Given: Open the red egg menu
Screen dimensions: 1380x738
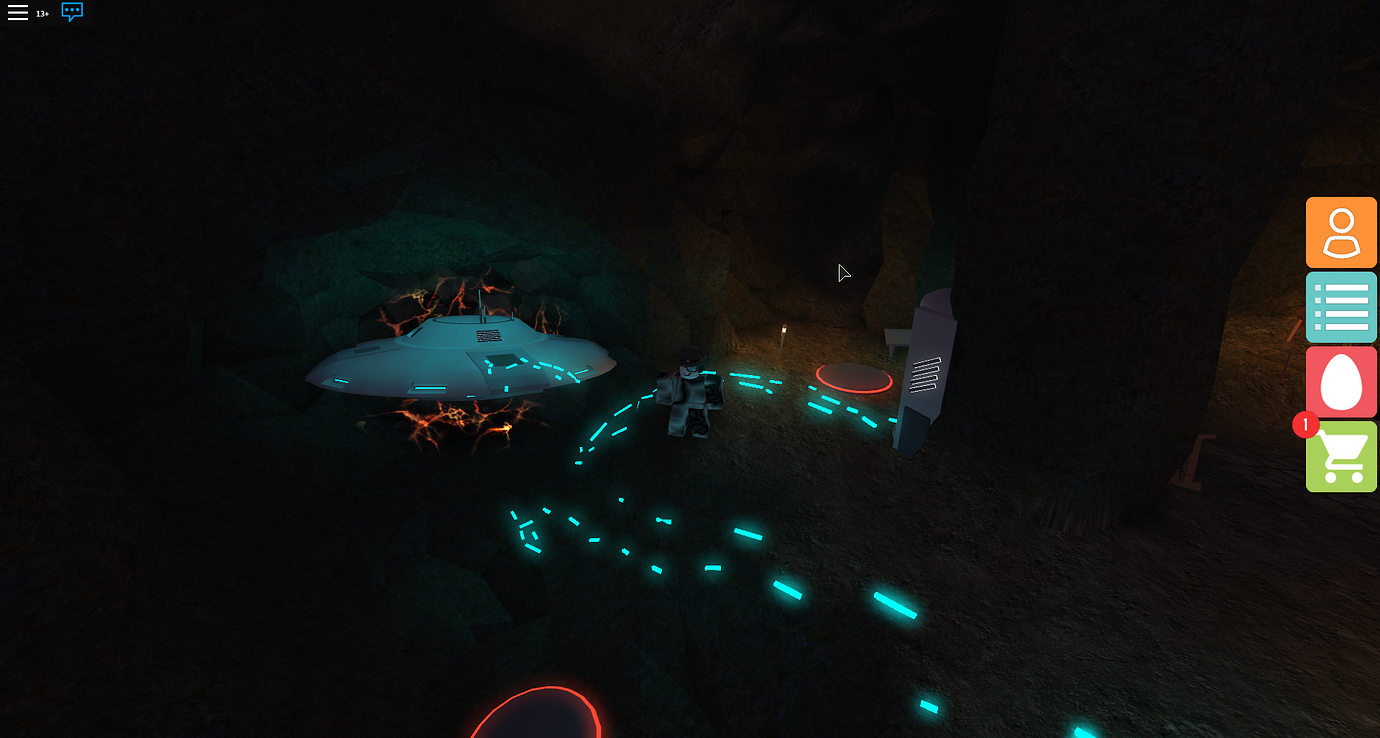Looking at the screenshot, I should click(x=1341, y=382).
